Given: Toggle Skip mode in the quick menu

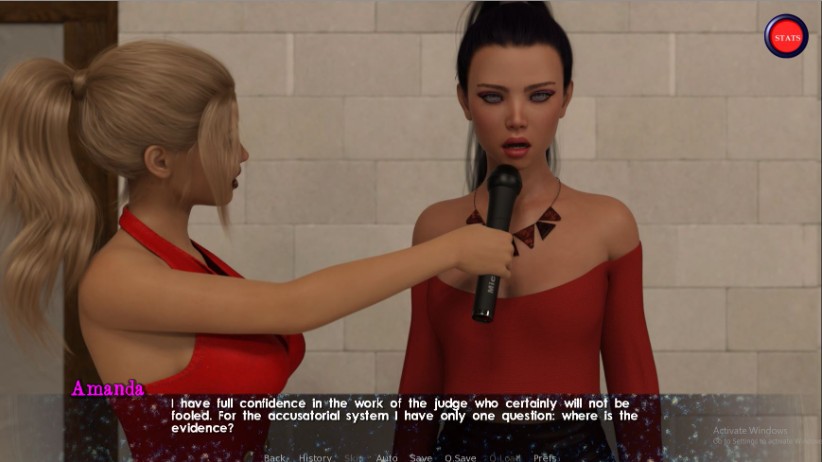Looking at the screenshot, I should point(353,457).
